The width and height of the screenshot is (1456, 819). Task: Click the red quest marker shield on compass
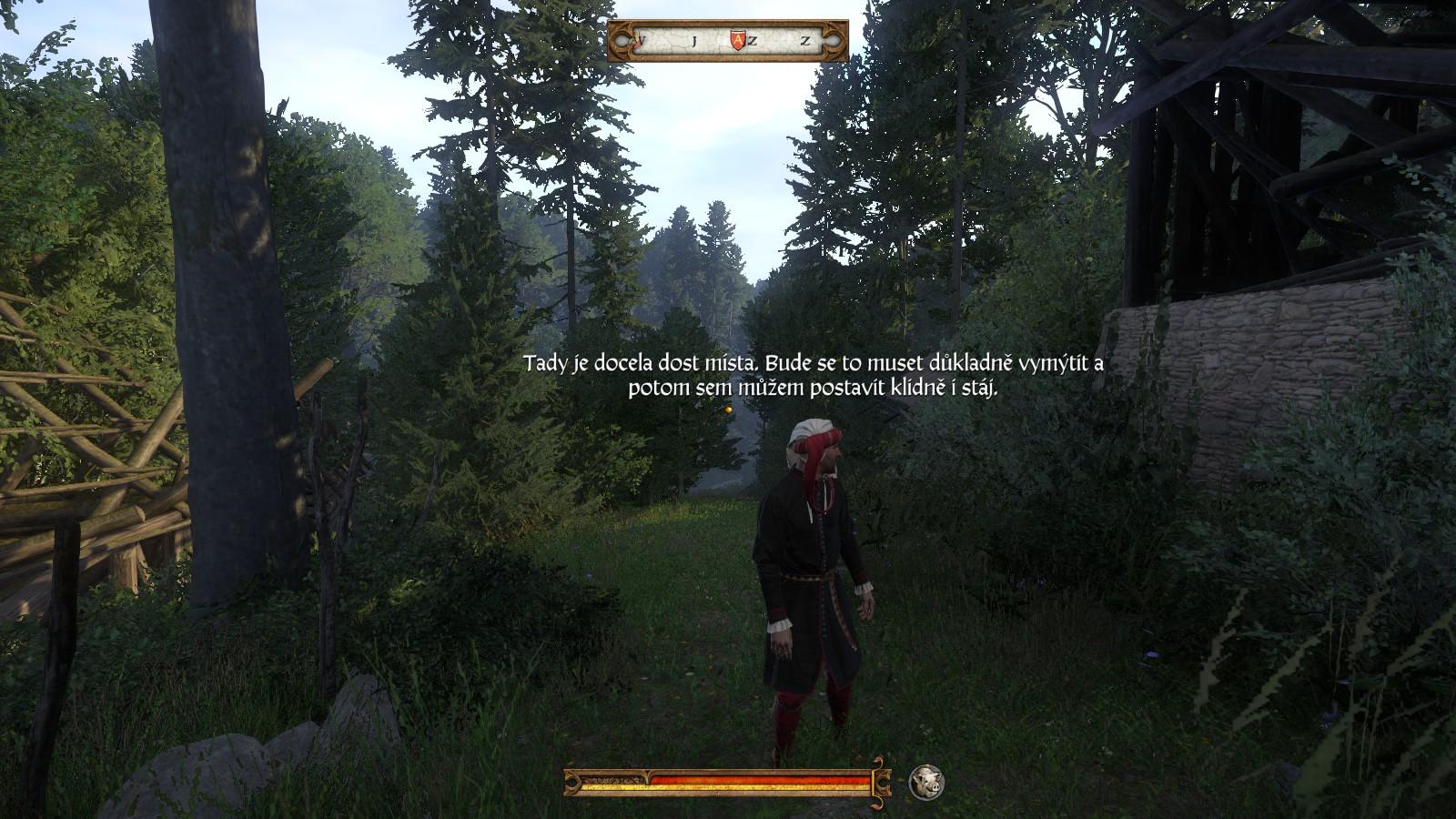point(738,38)
